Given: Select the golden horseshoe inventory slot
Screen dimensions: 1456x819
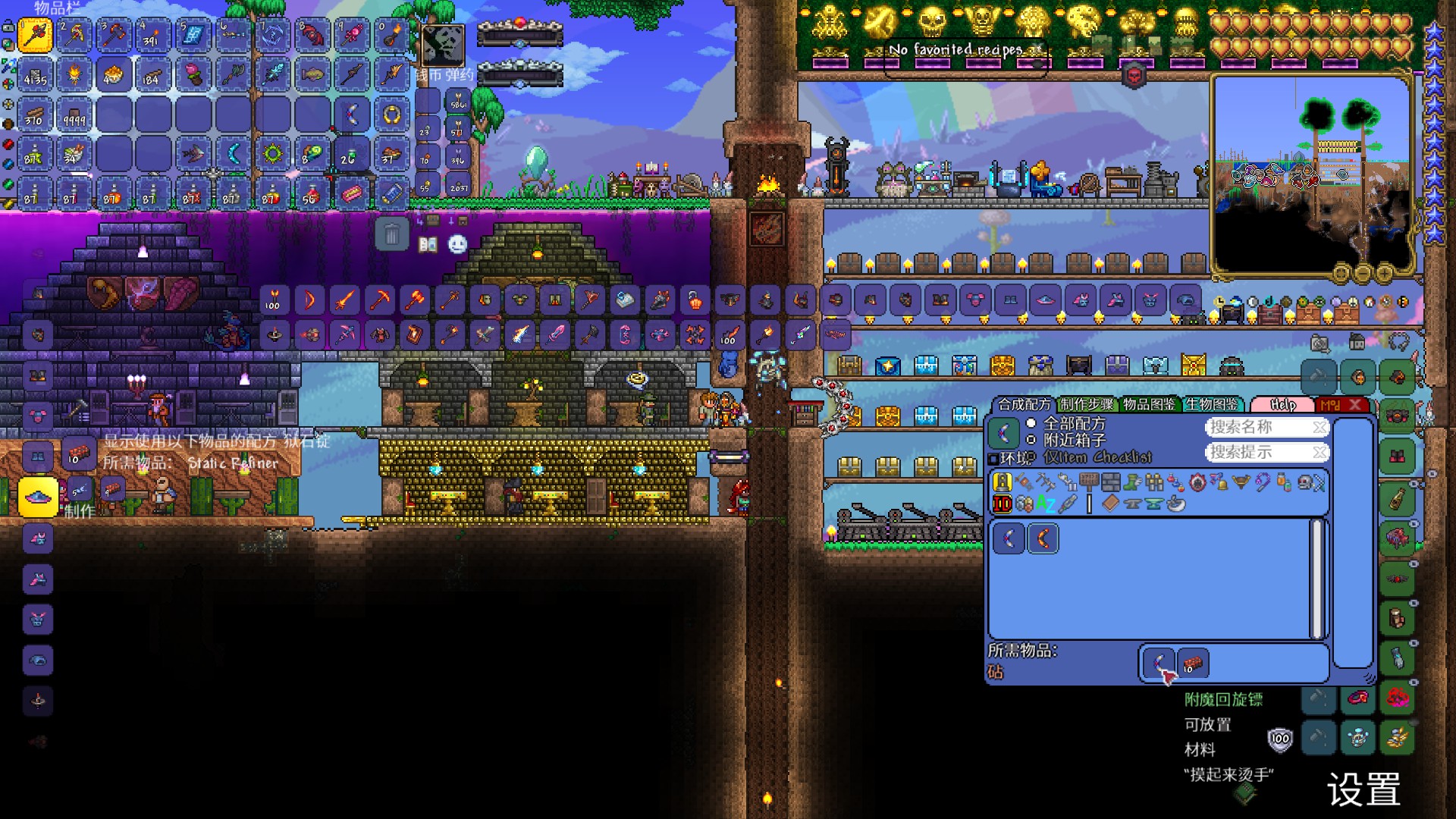Looking at the screenshot, I should 391,115.
